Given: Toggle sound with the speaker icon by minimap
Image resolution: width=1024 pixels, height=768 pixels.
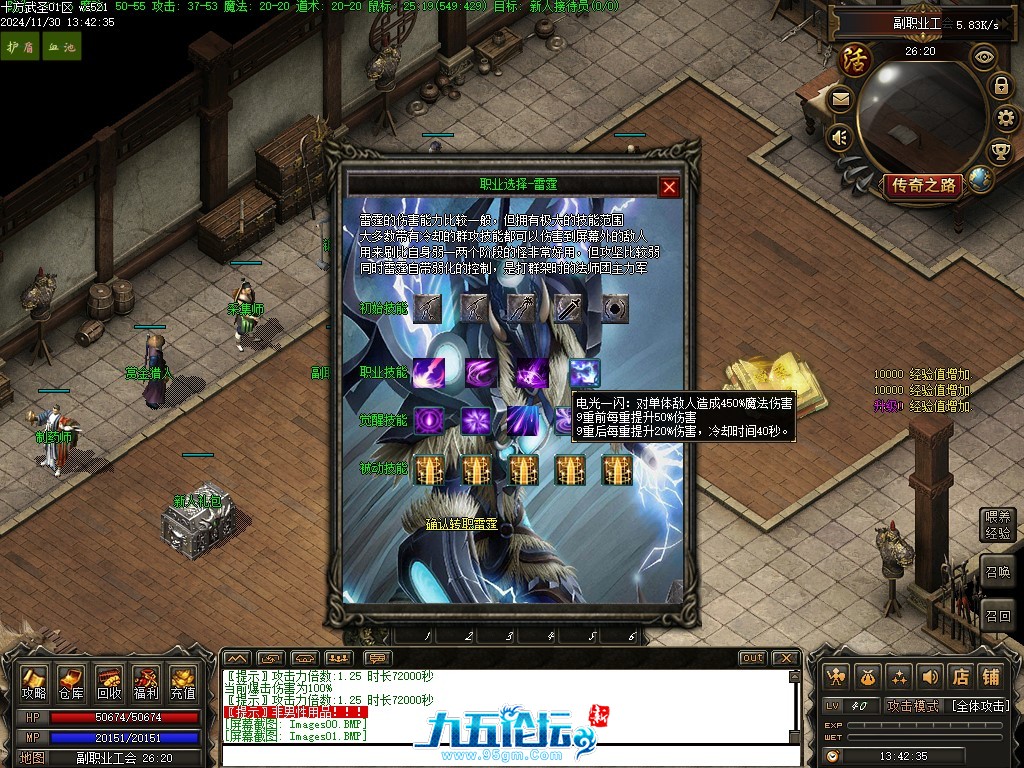Looking at the screenshot, I should coord(840,136).
